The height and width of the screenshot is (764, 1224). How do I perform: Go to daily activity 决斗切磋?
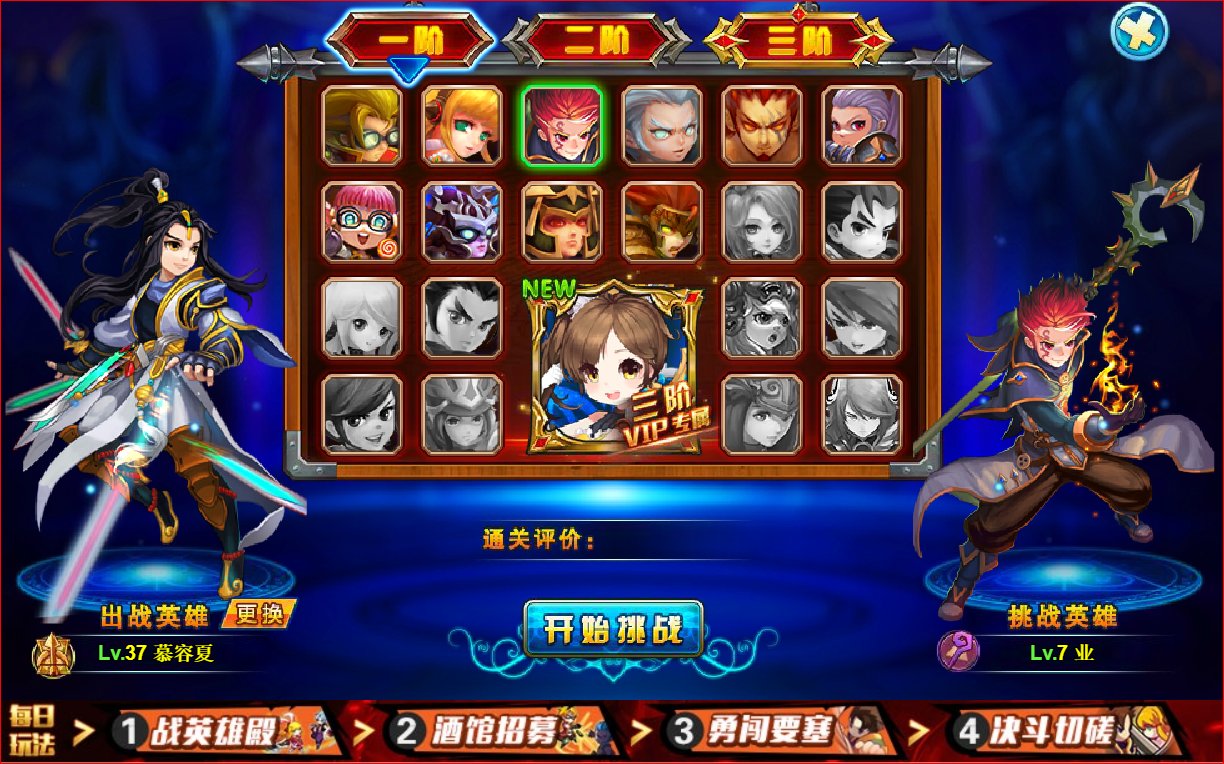1065,732
